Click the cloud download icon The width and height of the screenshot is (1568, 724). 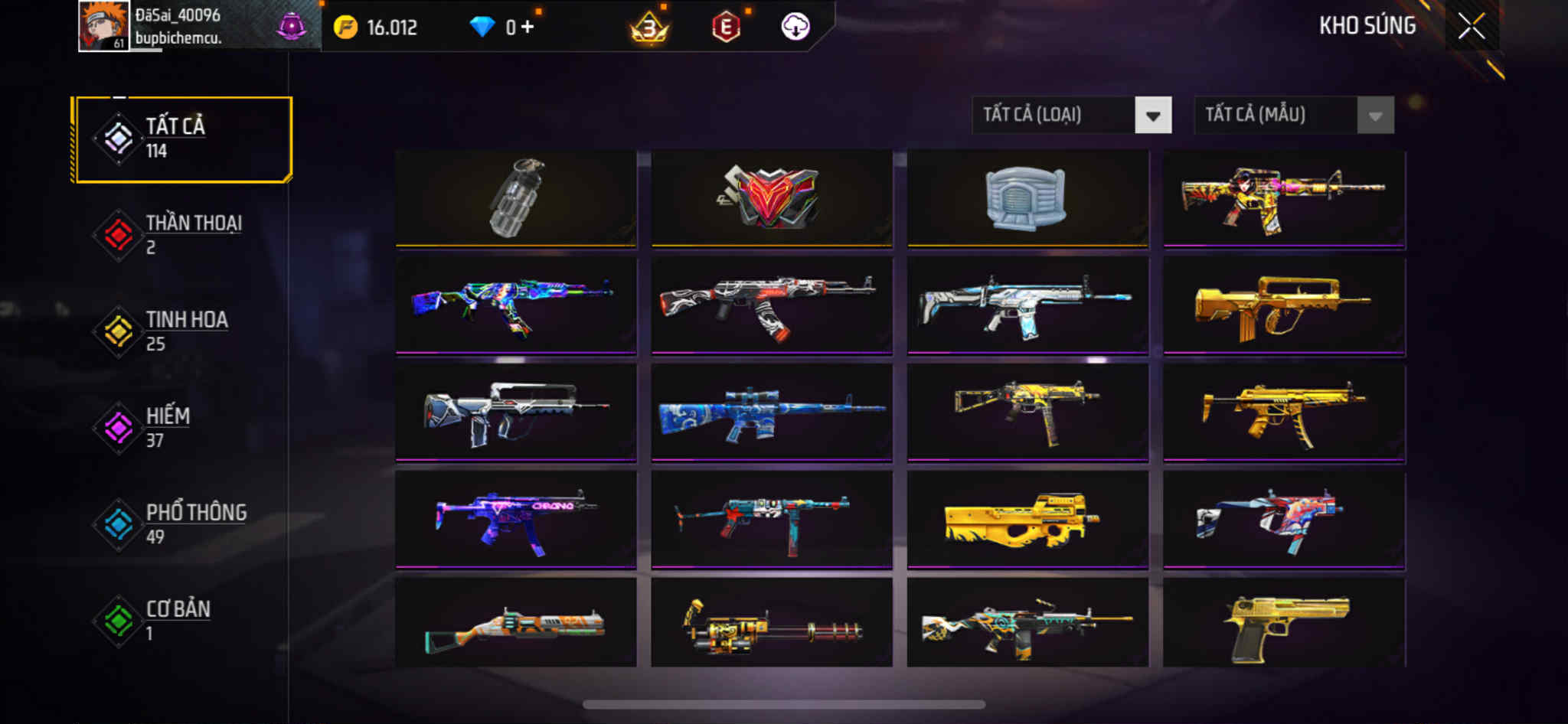795,28
